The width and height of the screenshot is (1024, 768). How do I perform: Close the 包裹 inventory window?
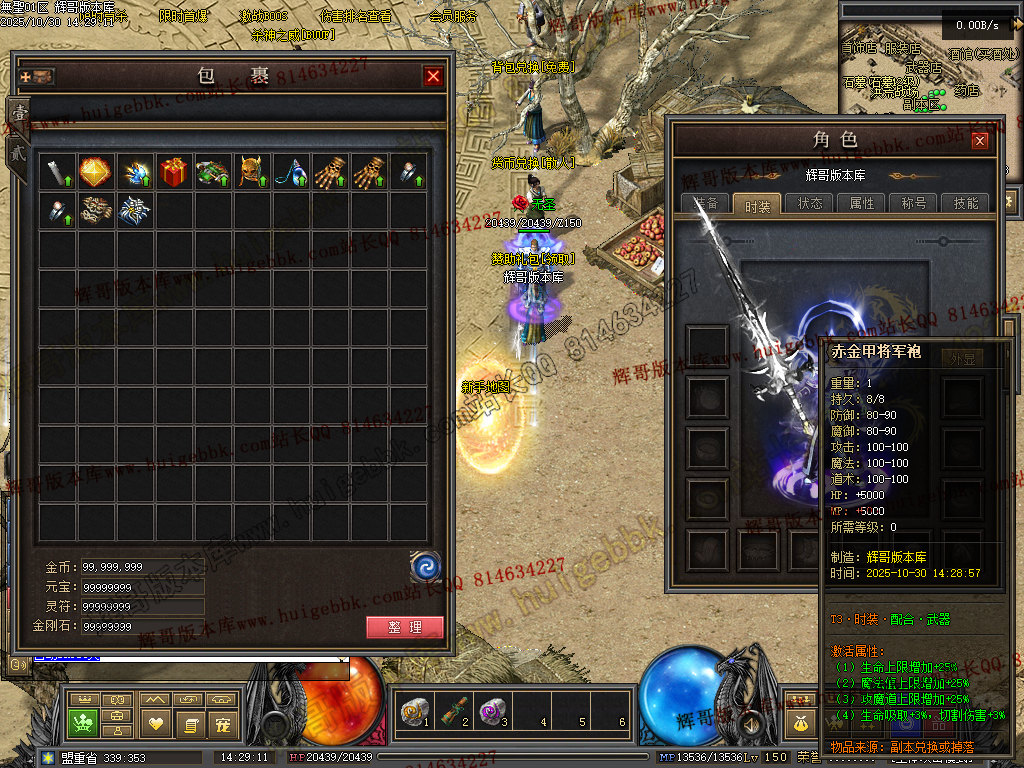pos(433,76)
